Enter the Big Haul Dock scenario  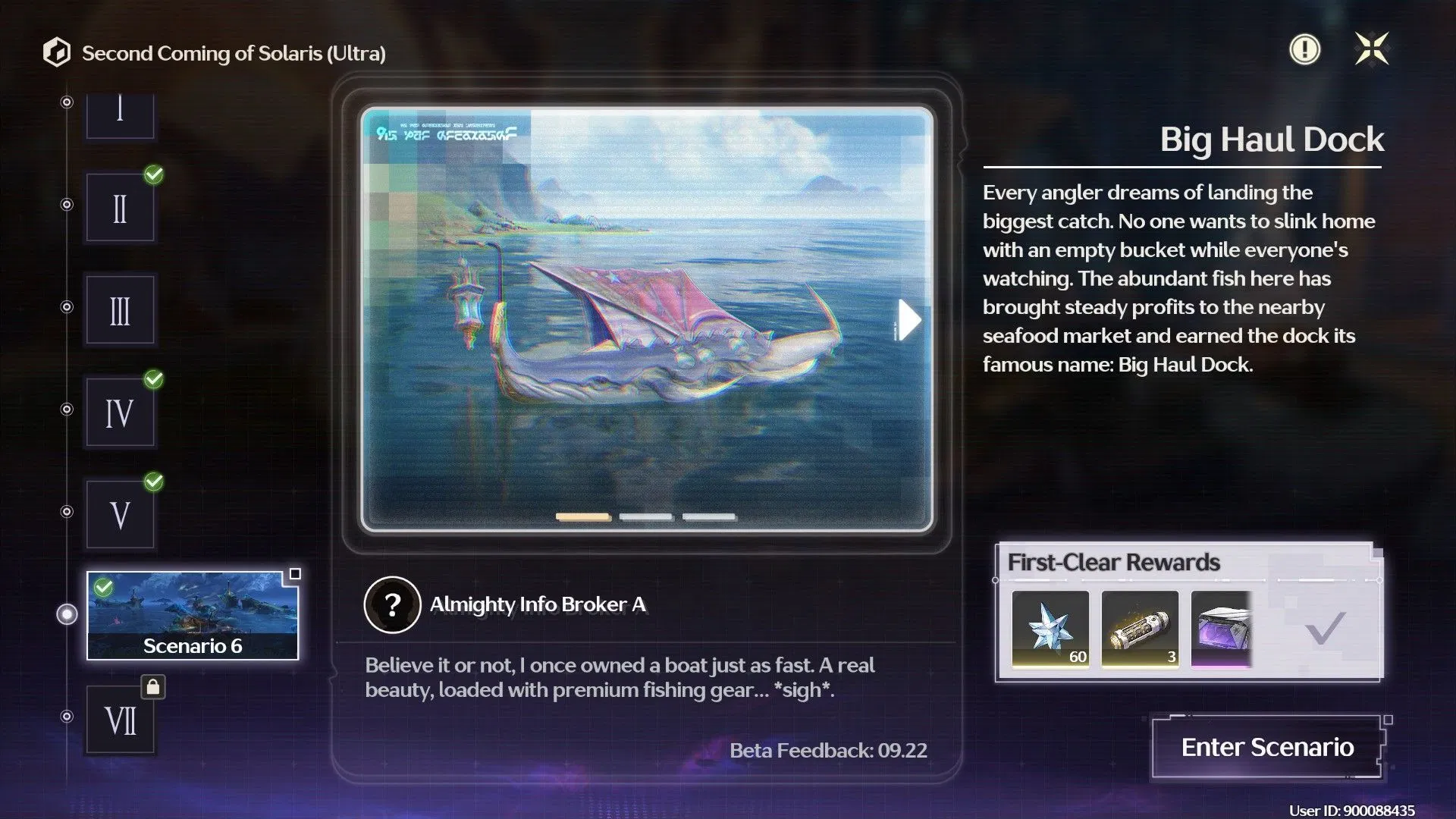(1267, 747)
